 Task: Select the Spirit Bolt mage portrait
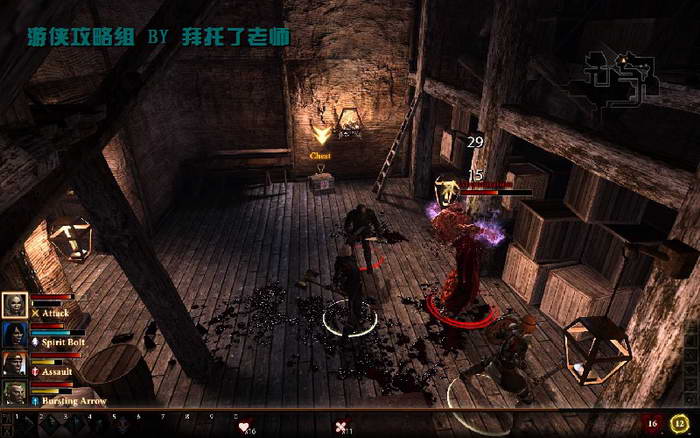[x=14, y=334]
